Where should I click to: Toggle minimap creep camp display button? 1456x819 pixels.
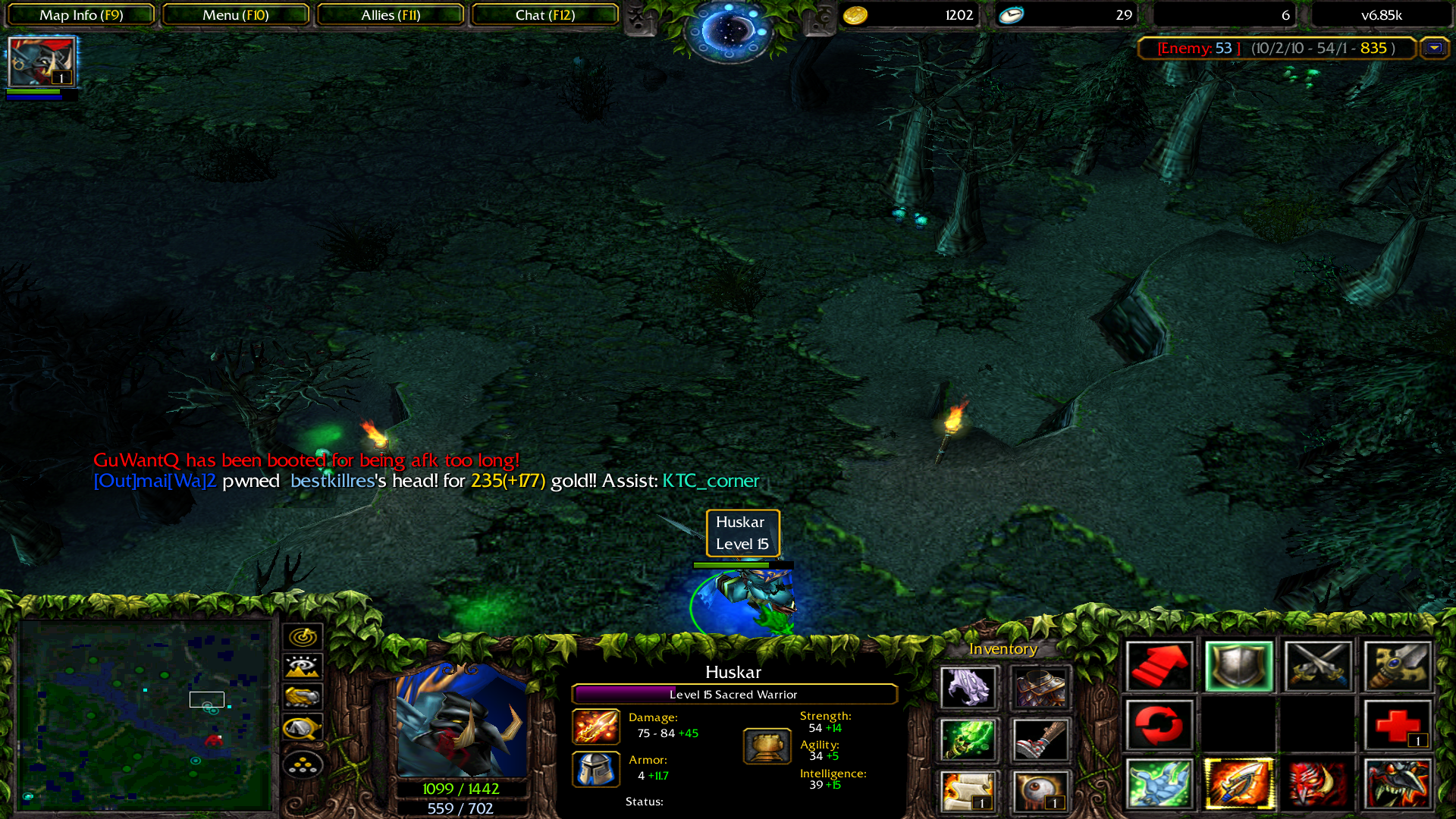[x=303, y=728]
